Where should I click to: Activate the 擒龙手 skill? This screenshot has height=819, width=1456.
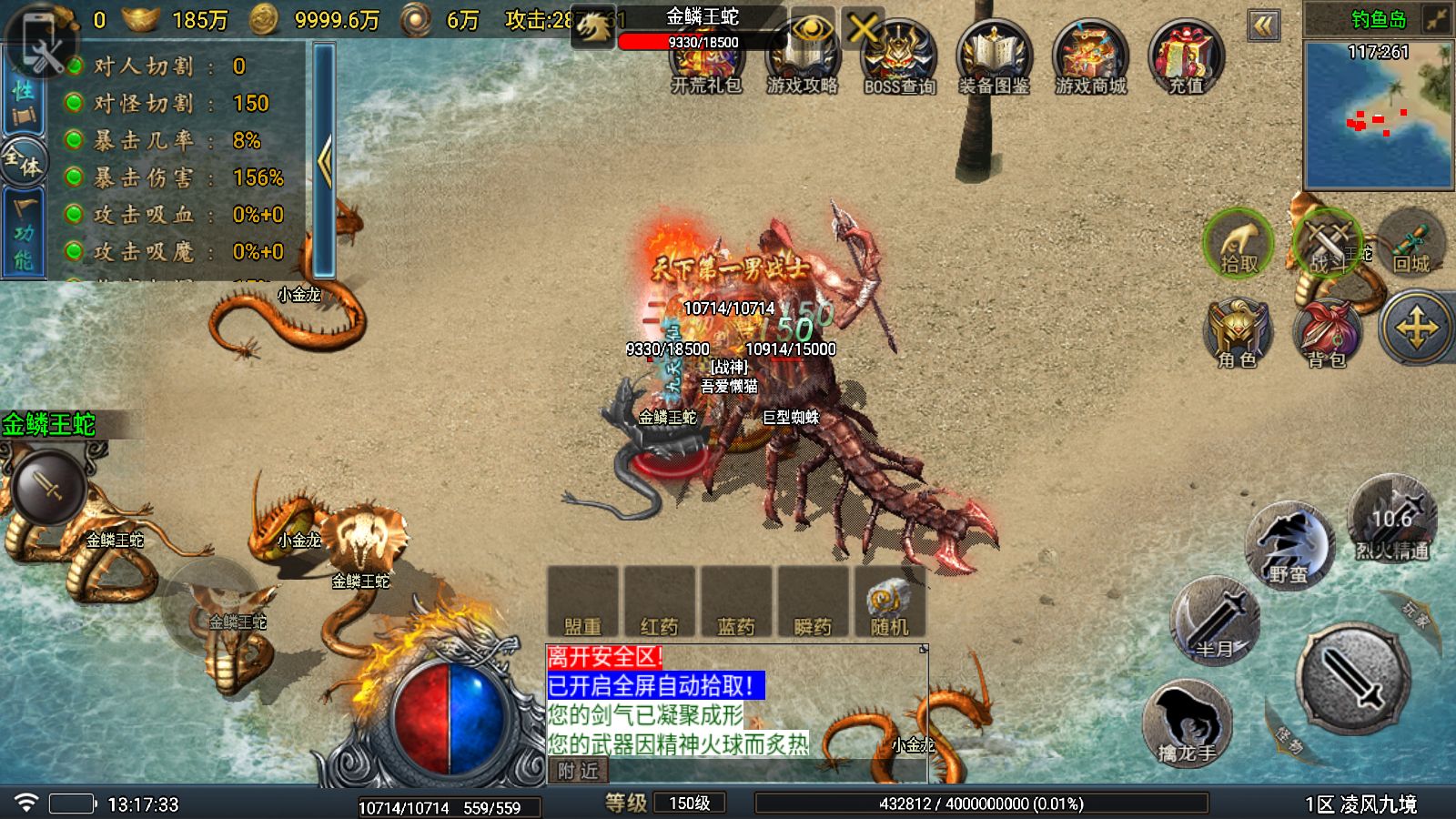(x=1187, y=723)
